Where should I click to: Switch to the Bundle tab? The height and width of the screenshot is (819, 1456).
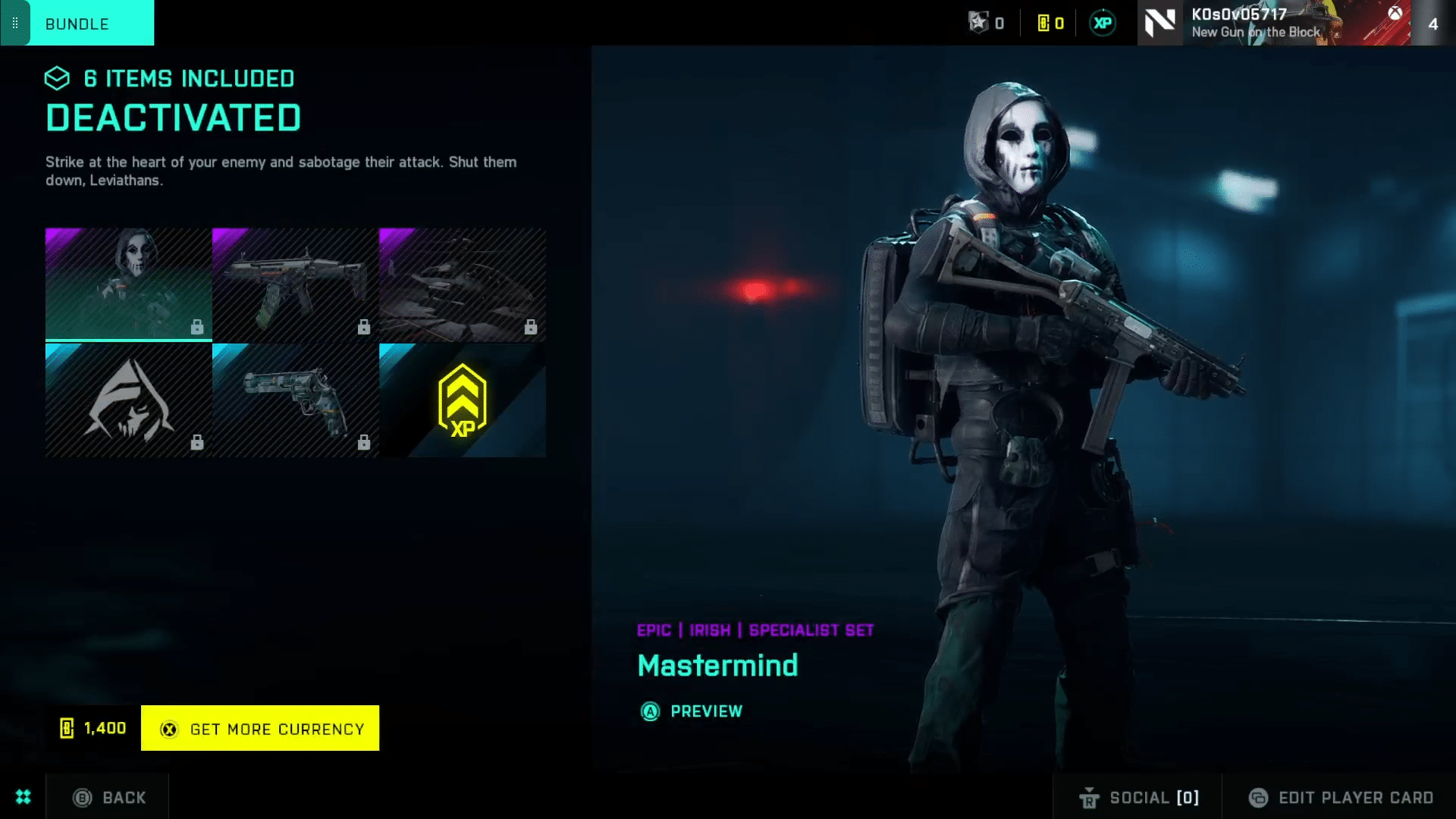coord(77,24)
